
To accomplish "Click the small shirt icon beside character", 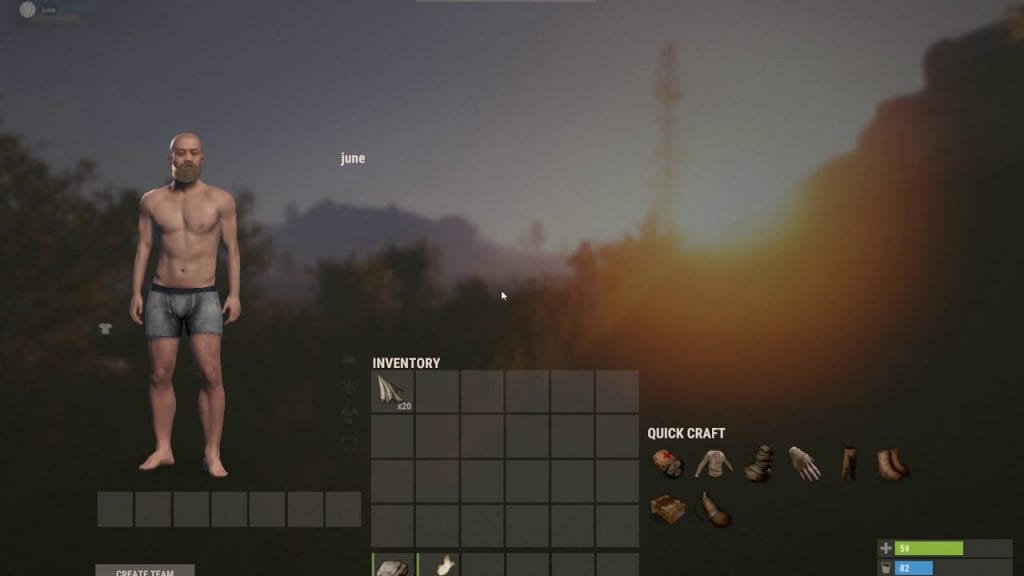I will pos(105,328).
